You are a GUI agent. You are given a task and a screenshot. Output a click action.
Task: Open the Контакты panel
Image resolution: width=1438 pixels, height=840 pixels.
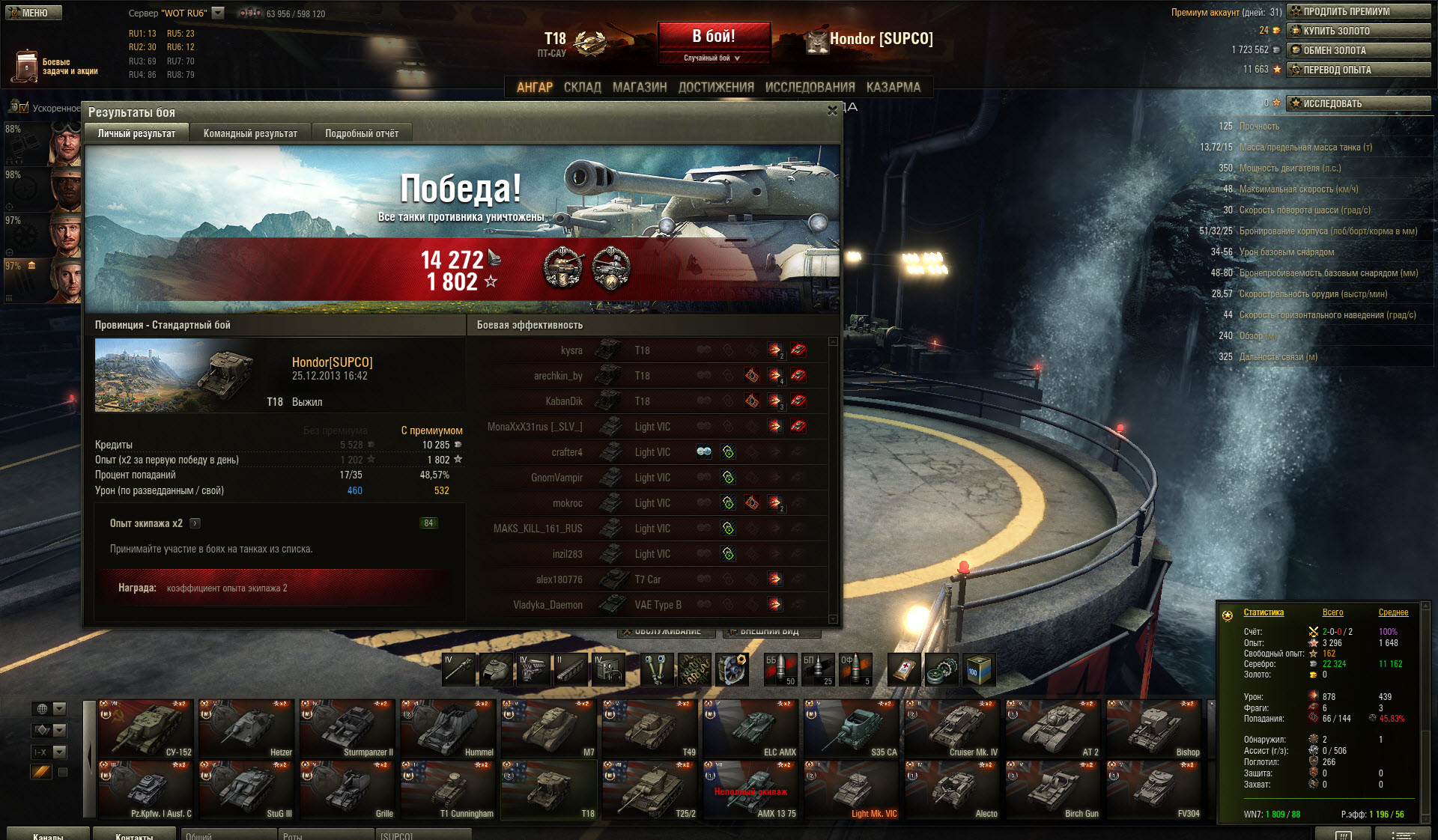(x=133, y=835)
